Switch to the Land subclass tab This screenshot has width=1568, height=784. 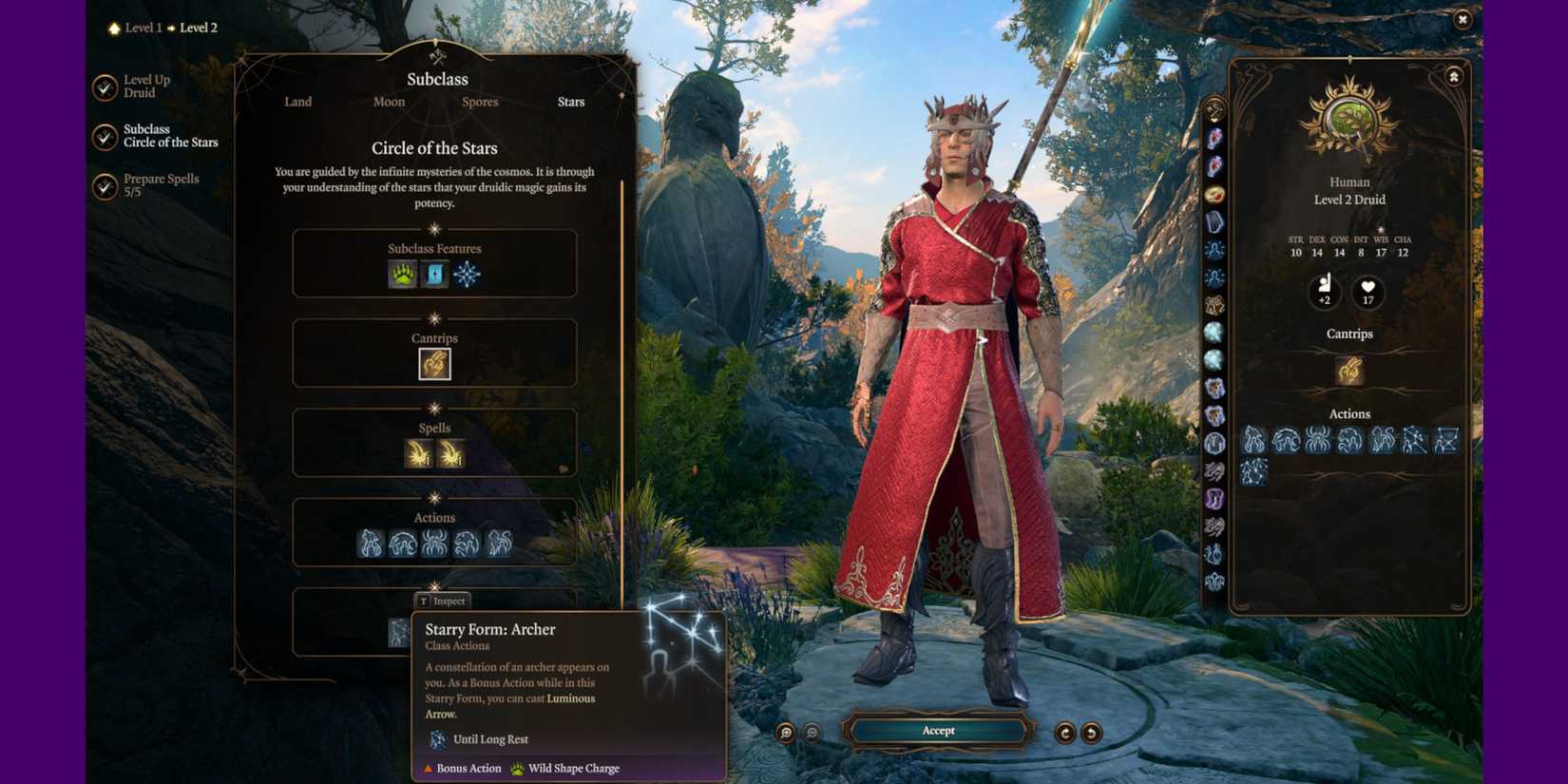point(297,102)
